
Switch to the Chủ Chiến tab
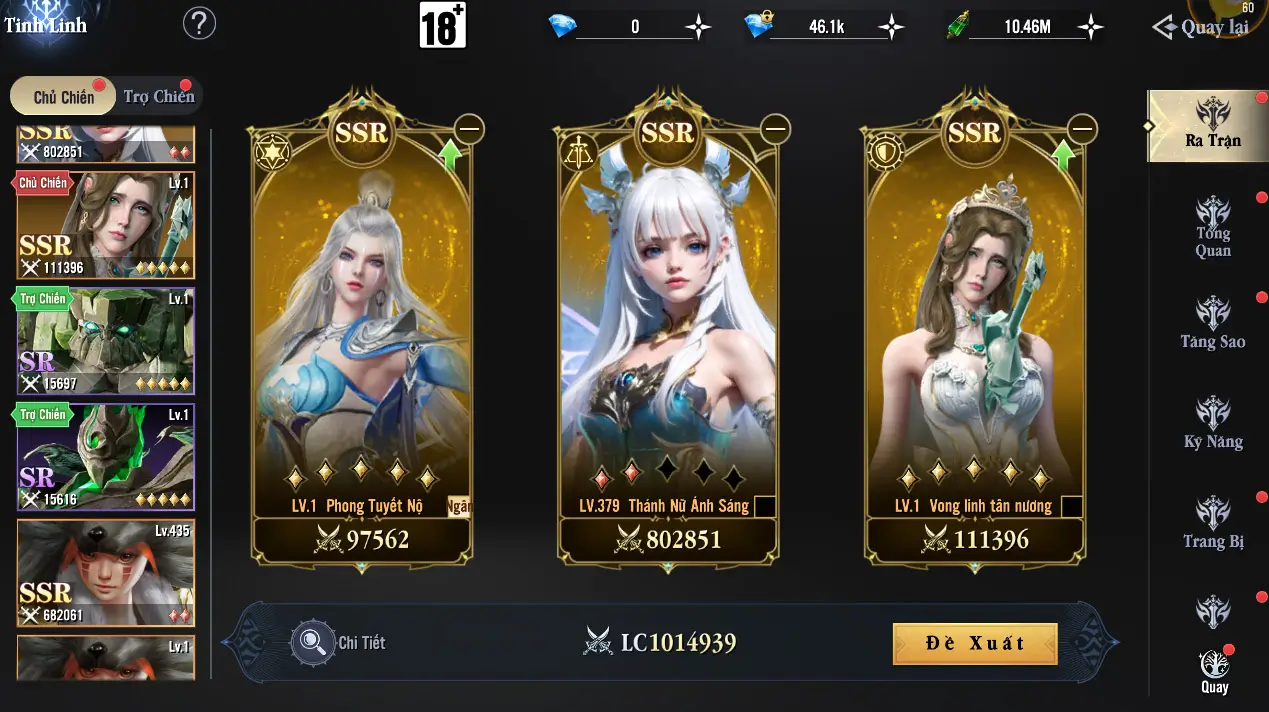click(x=63, y=97)
